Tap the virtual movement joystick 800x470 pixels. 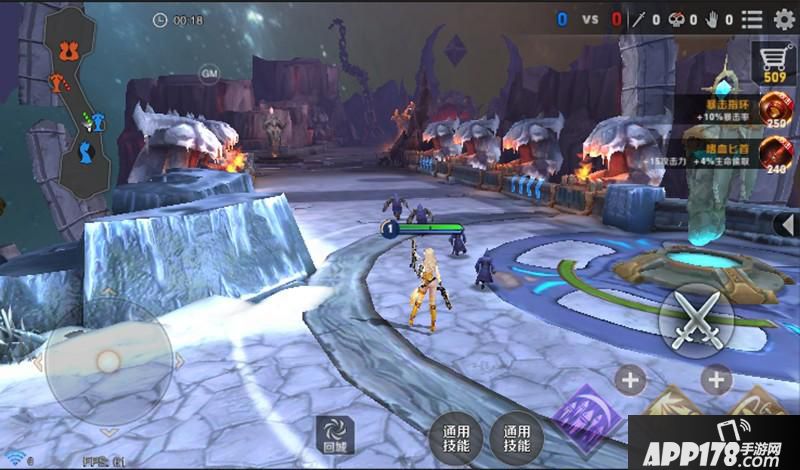pyautogui.click(x=108, y=361)
